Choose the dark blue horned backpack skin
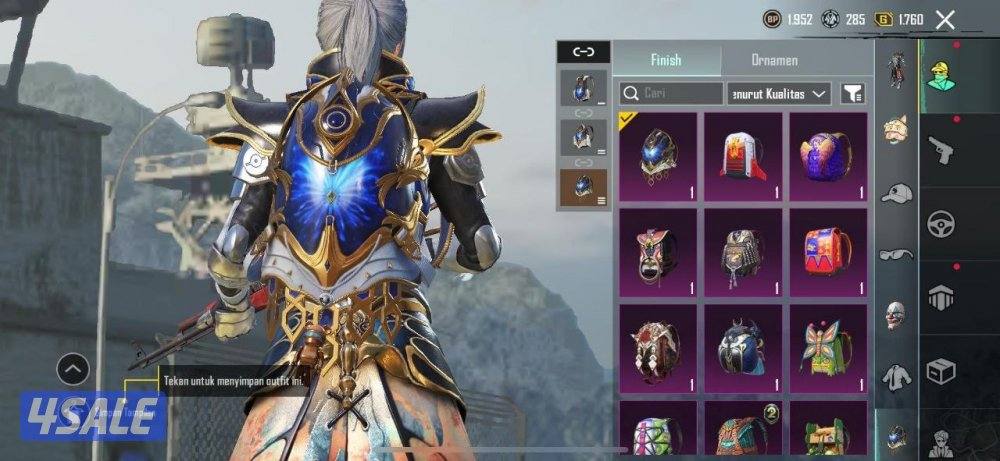1000x461 pixels. (x=743, y=346)
